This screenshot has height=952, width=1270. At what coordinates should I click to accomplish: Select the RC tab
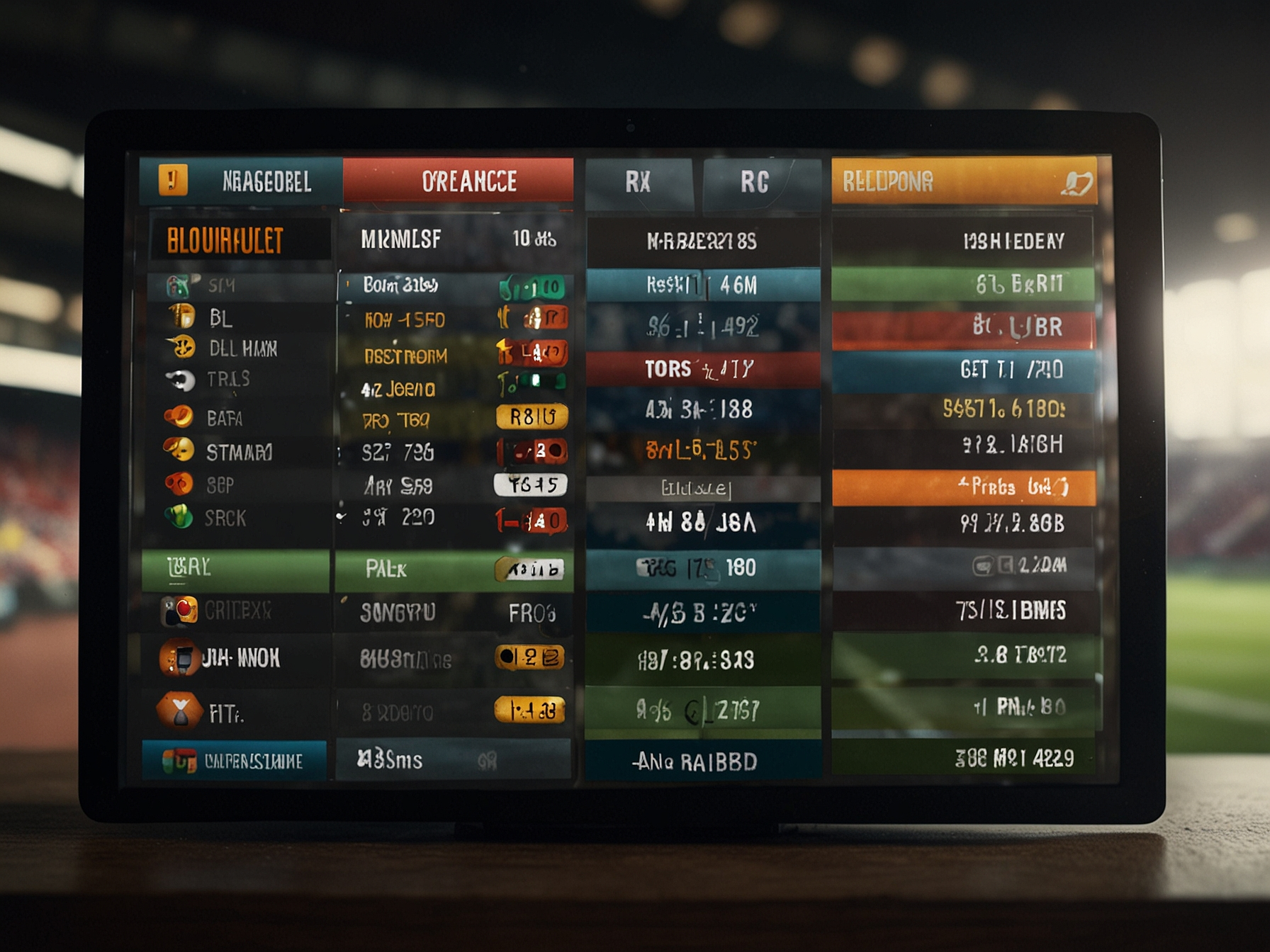pos(755,183)
